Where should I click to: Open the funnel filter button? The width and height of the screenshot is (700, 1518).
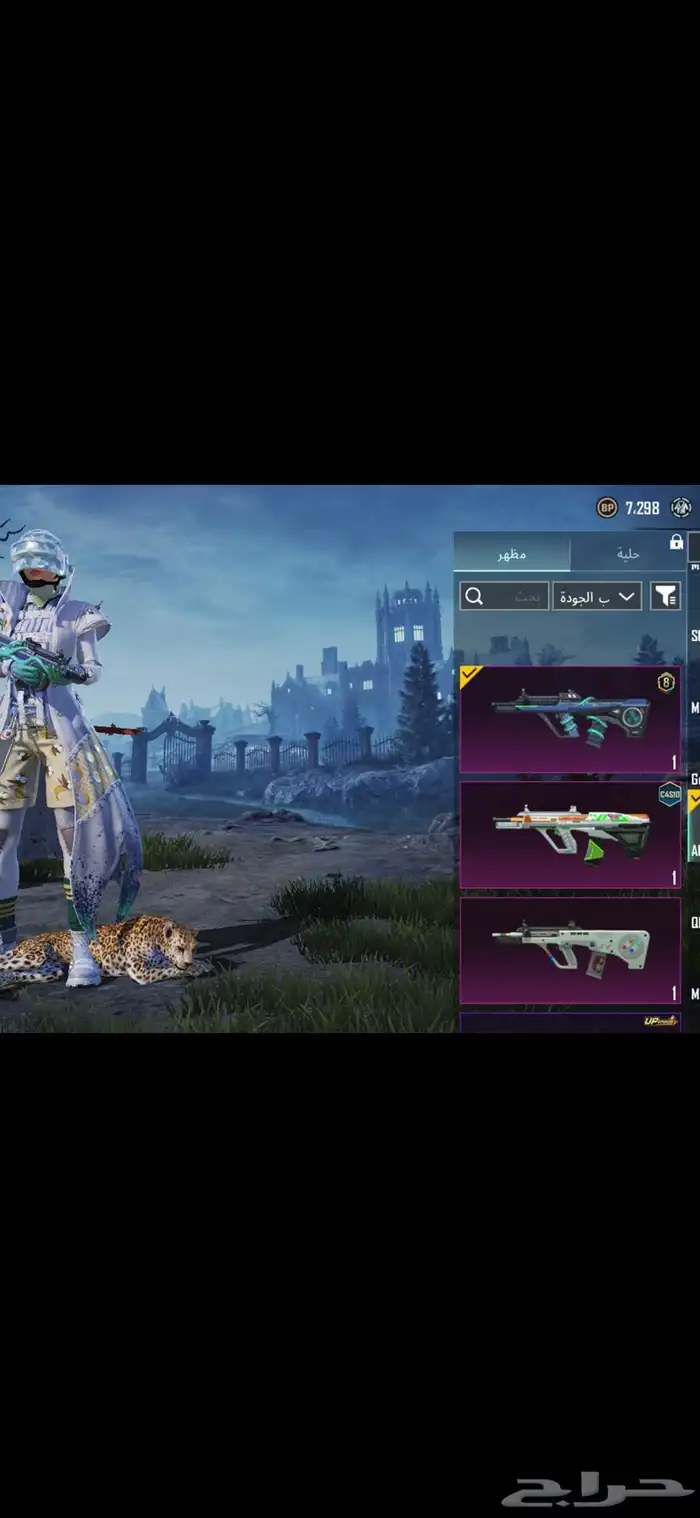coord(665,596)
